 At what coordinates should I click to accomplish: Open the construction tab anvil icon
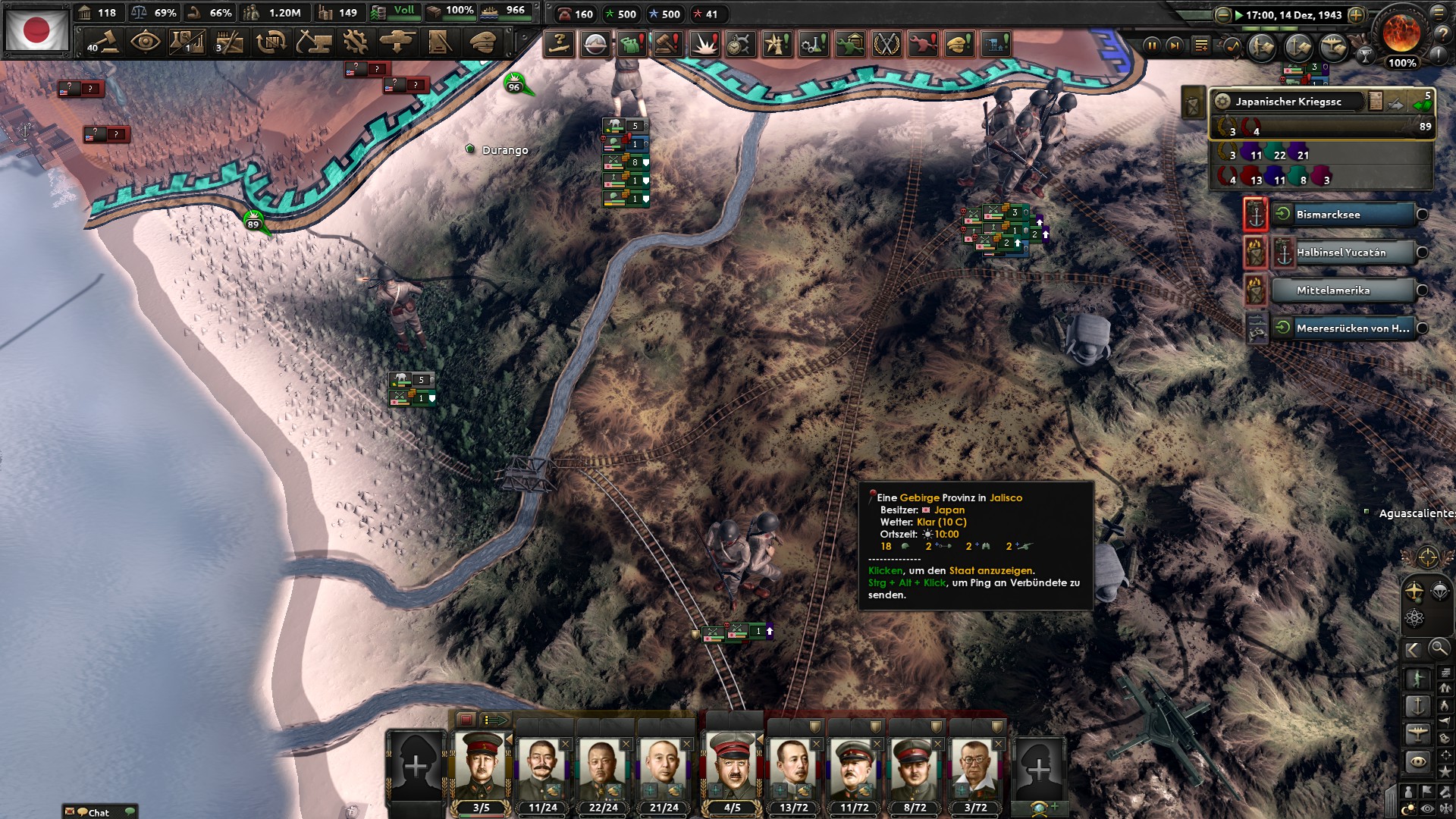tap(314, 42)
